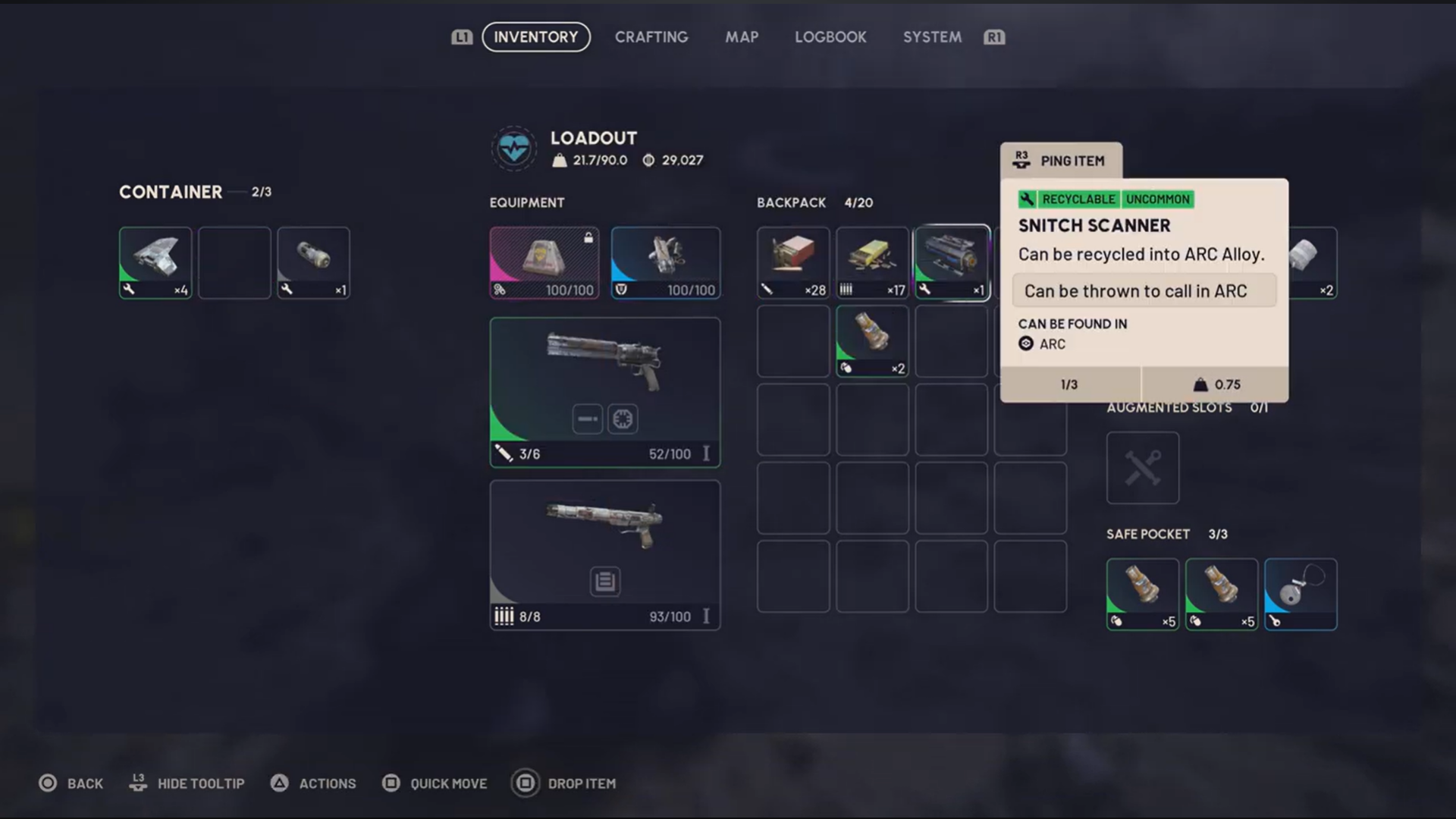Select the locked augment equipment slot
Image resolution: width=1456 pixels, height=819 pixels.
544,262
